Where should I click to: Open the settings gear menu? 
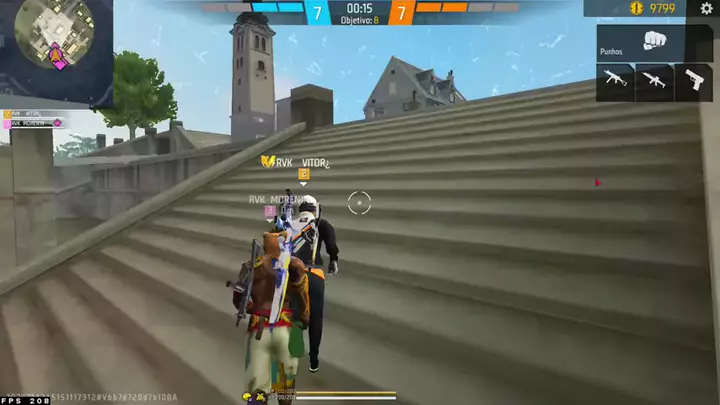click(706, 9)
